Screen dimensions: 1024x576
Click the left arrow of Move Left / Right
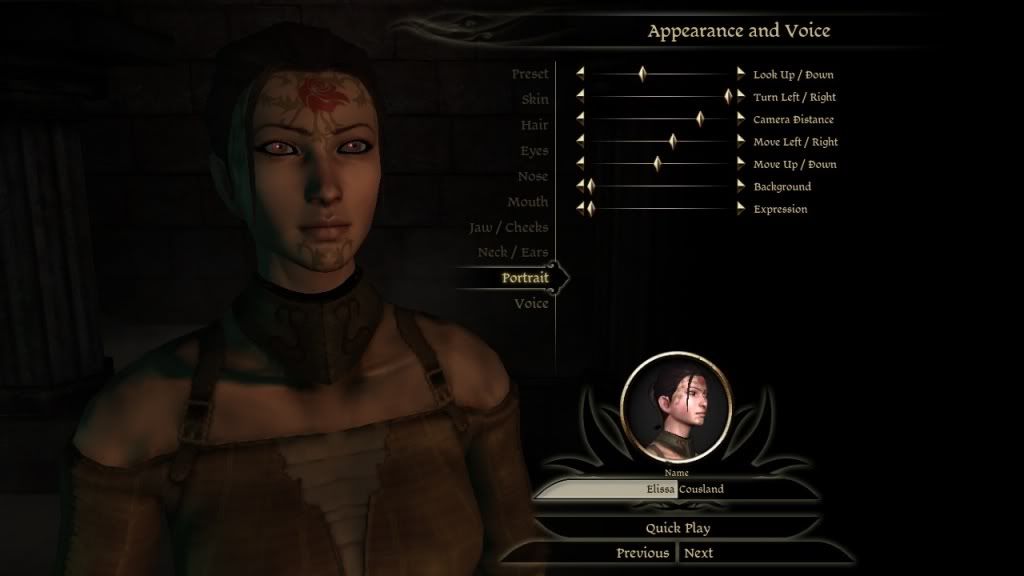coord(579,142)
